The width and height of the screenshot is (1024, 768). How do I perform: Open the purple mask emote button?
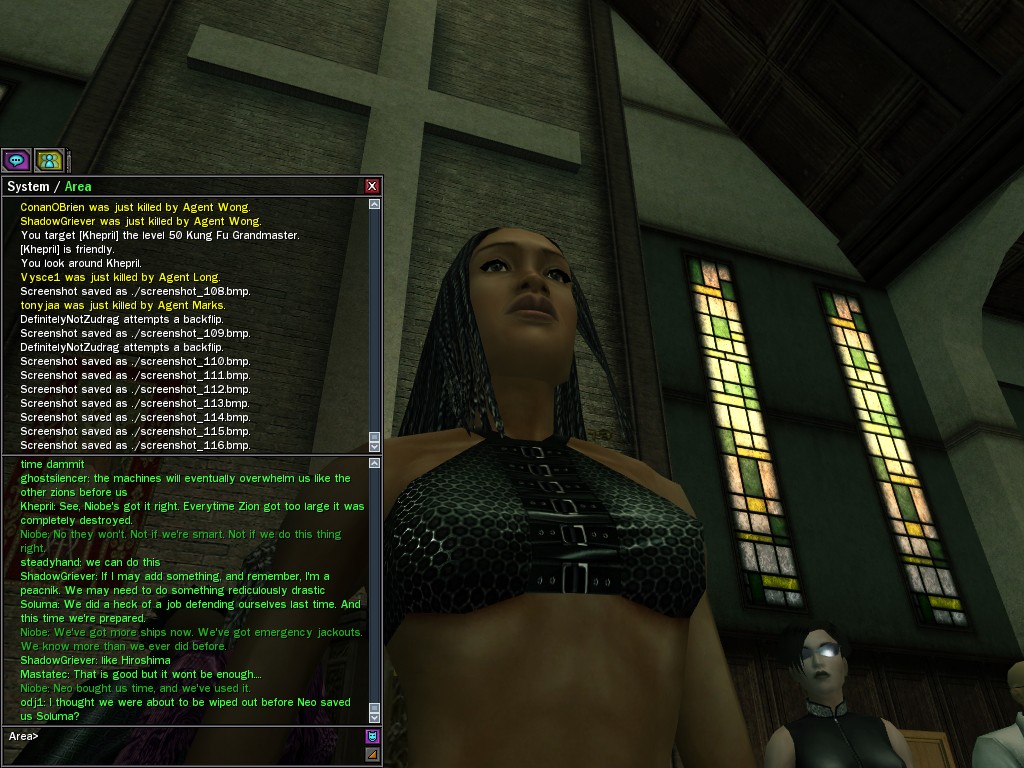point(373,737)
